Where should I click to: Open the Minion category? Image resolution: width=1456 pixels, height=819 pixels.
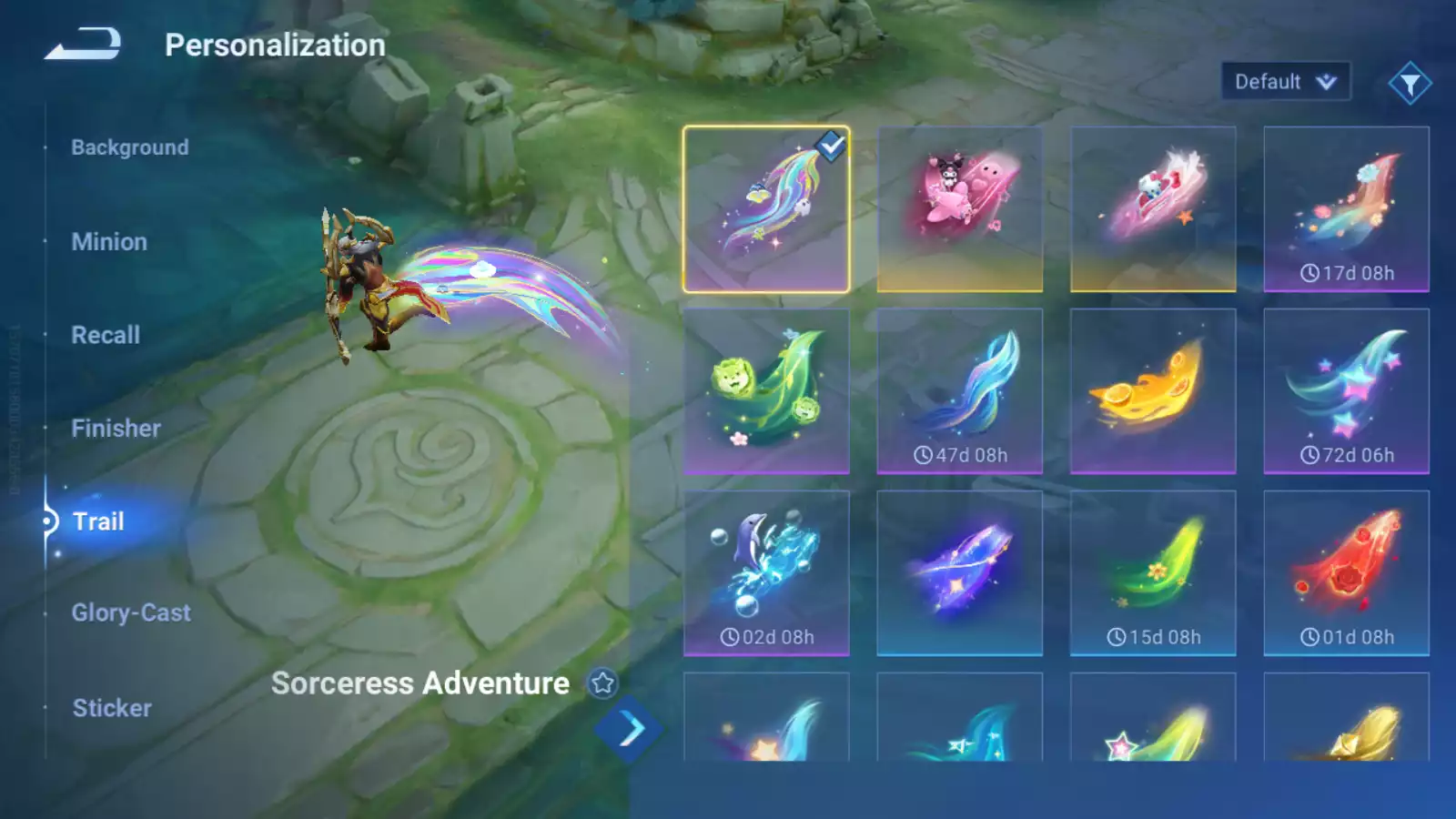(x=109, y=242)
